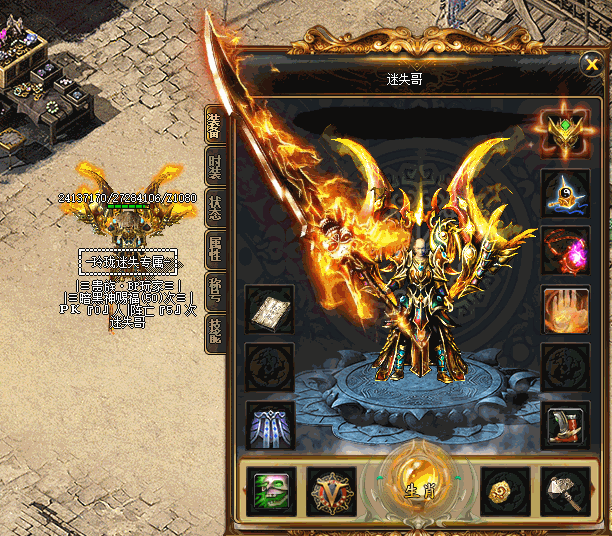Image resolution: width=612 pixels, height=536 pixels.
Task: Select the 属性 attributes tab
Action: click(215, 249)
